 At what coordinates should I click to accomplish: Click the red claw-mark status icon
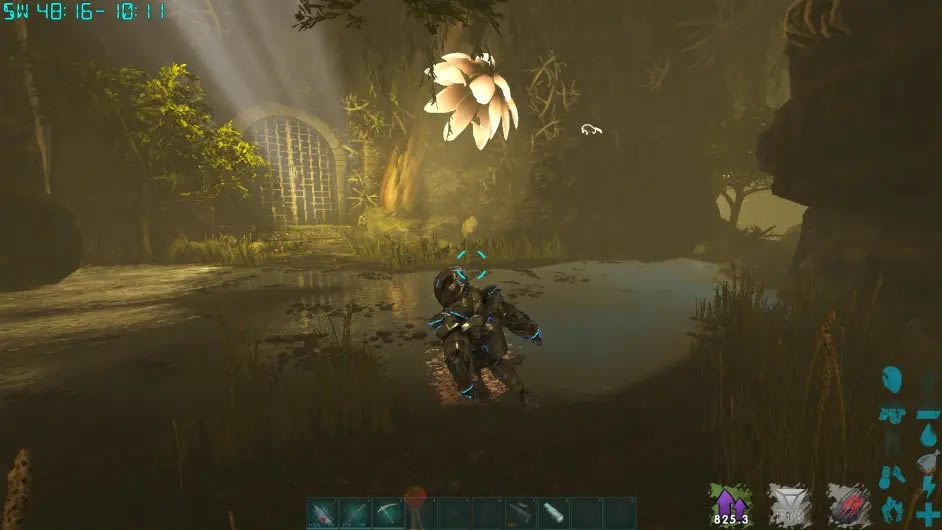point(848,503)
